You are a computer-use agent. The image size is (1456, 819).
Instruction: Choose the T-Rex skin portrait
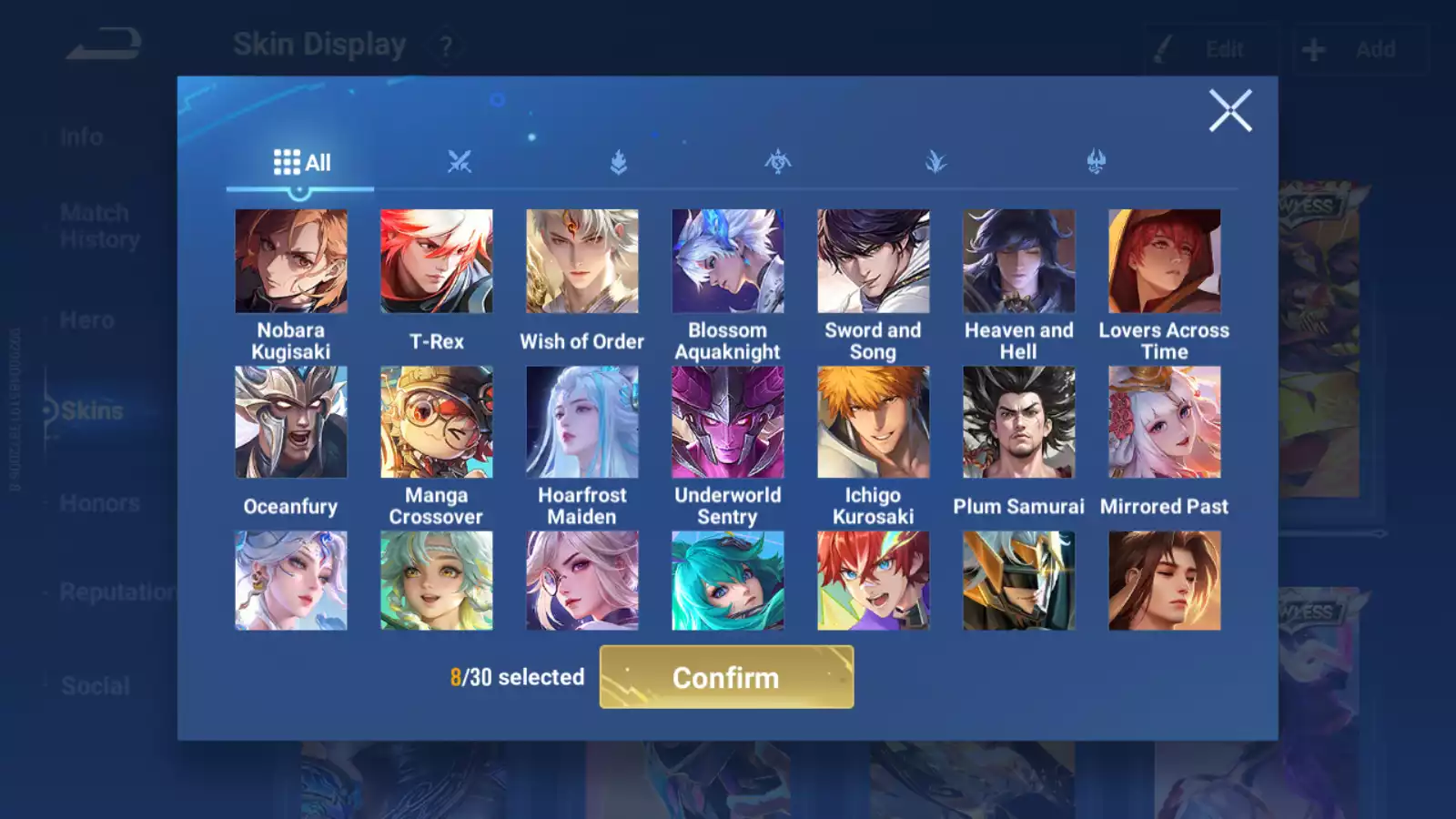click(x=437, y=262)
